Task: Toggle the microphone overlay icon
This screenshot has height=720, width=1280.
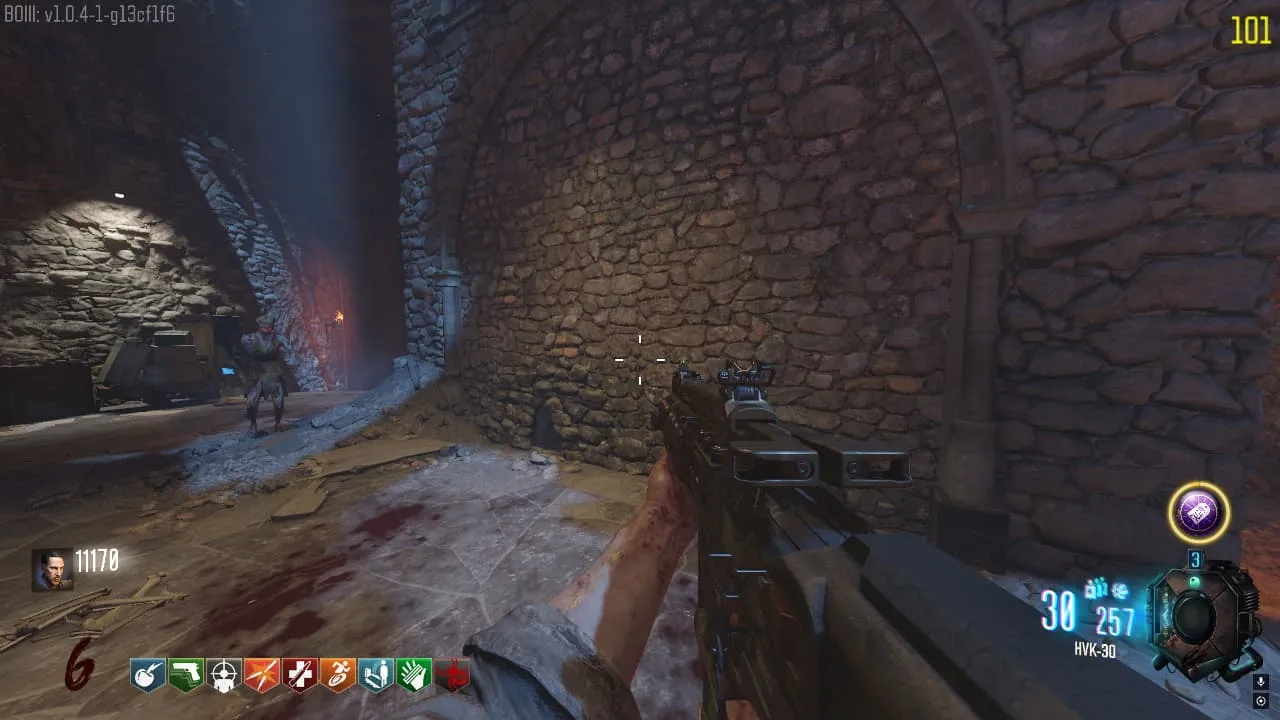Action: tap(1261, 682)
